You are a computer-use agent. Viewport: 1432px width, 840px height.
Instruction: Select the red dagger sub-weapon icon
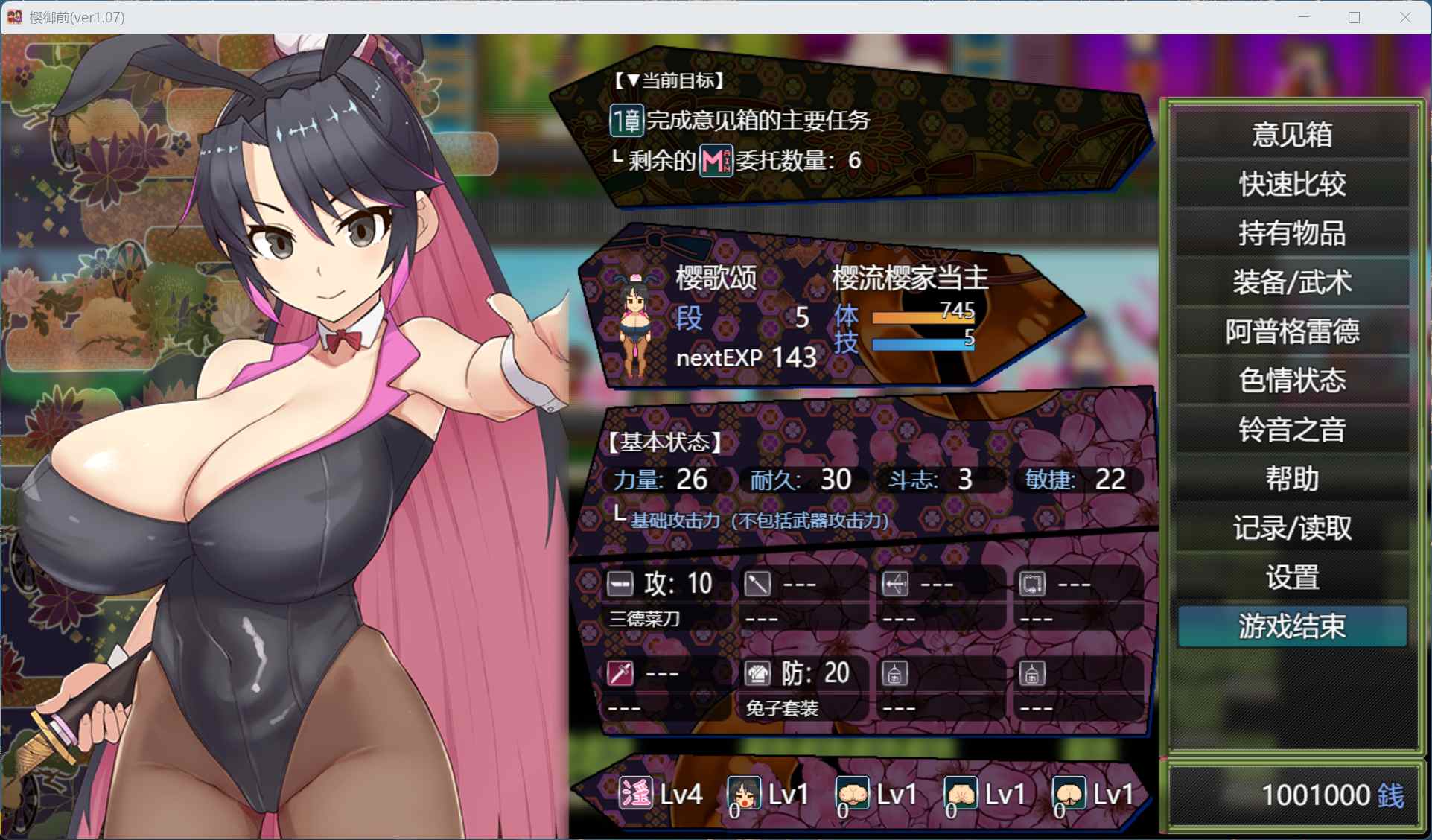click(x=620, y=672)
